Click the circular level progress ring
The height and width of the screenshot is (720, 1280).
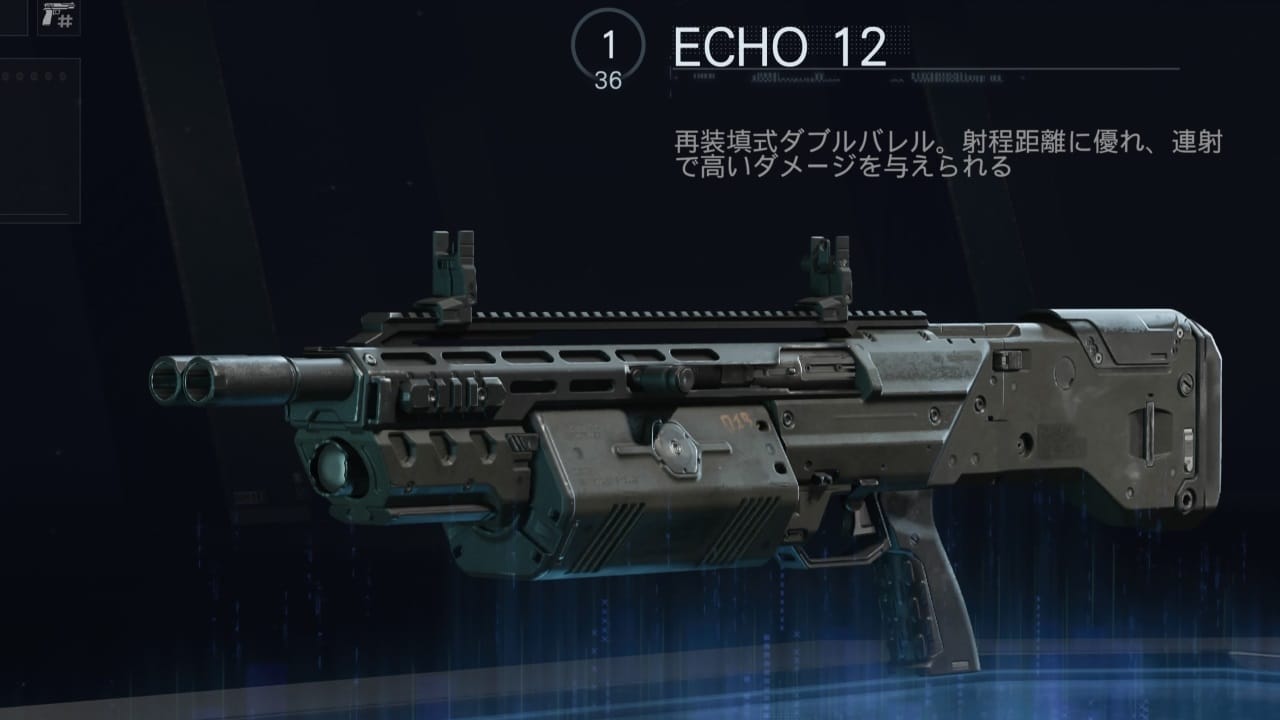coord(610,43)
